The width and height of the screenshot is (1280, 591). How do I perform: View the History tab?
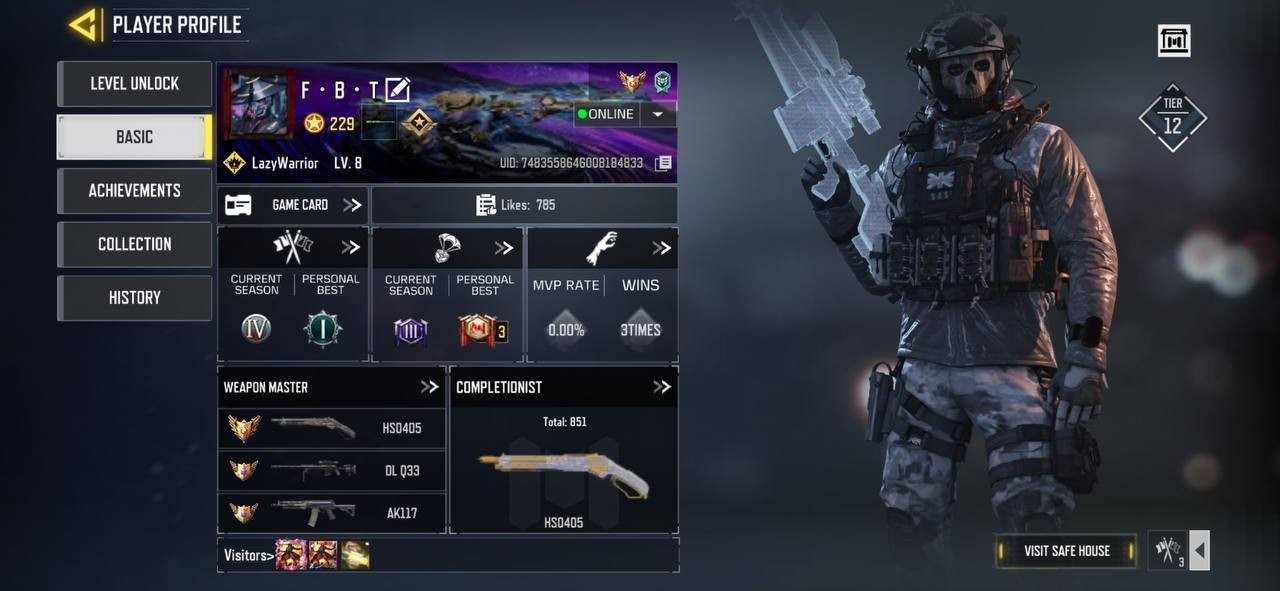[134, 297]
